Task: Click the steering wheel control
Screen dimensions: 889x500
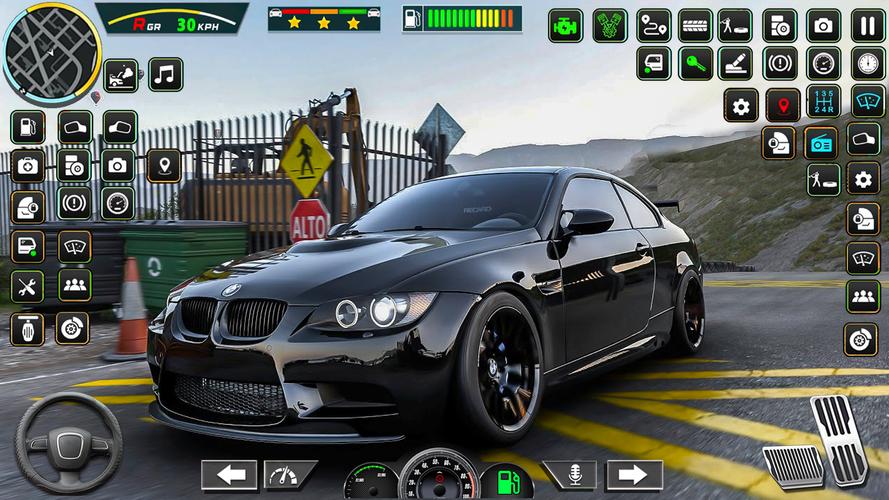Action: [69, 441]
